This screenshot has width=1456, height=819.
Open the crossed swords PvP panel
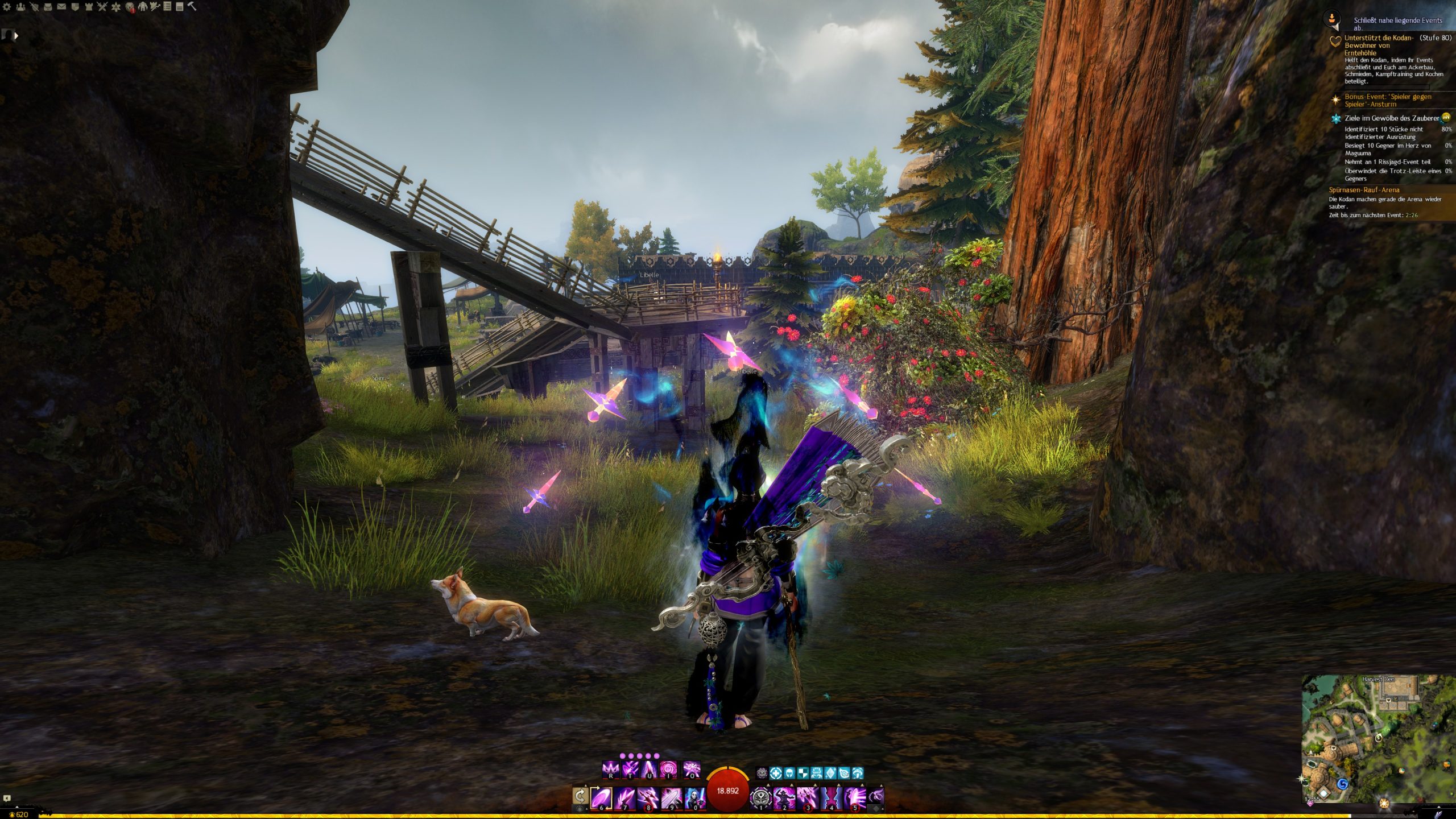[102, 7]
